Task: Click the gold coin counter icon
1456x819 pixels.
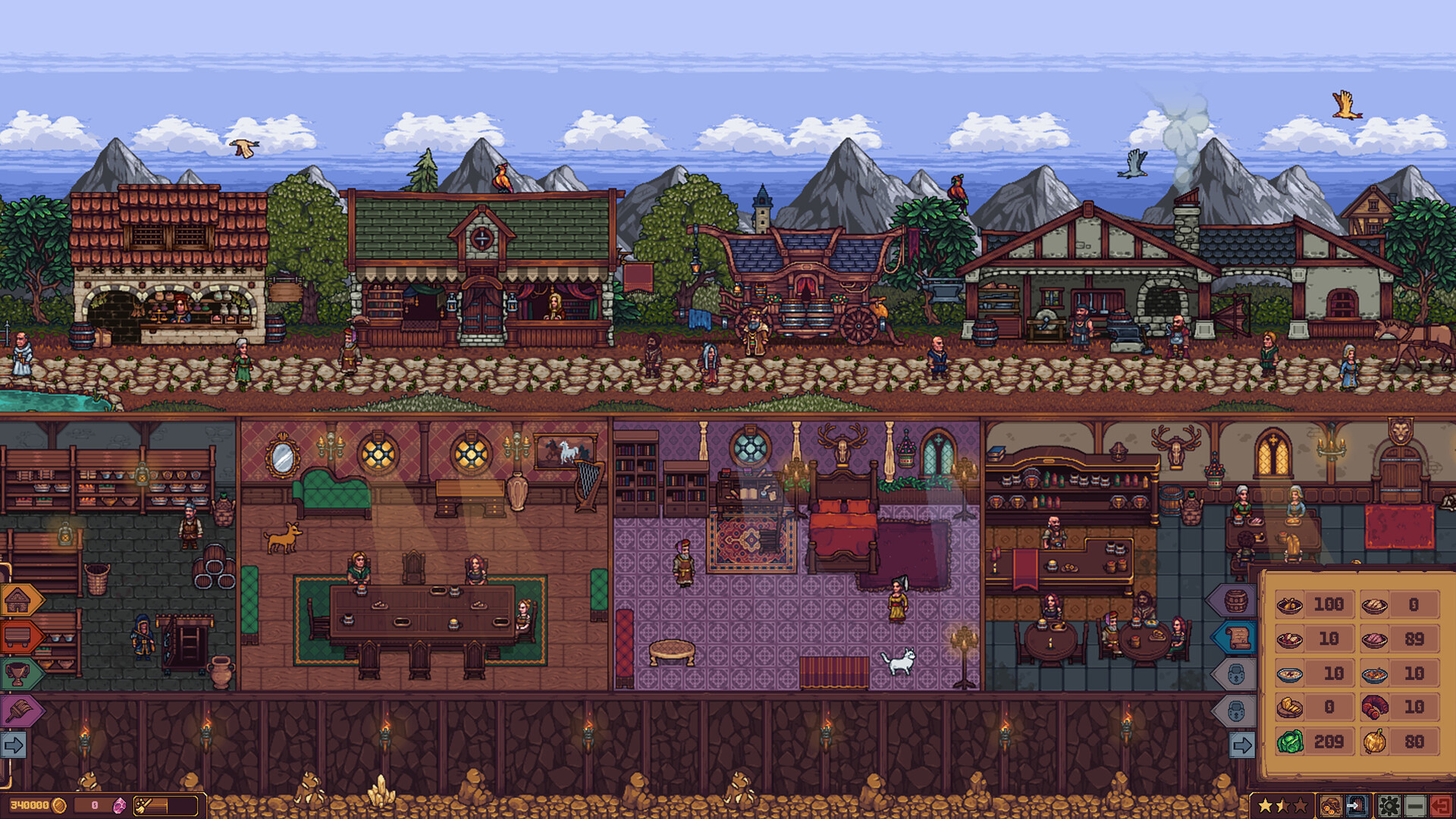Action: pyautogui.click(x=58, y=806)
